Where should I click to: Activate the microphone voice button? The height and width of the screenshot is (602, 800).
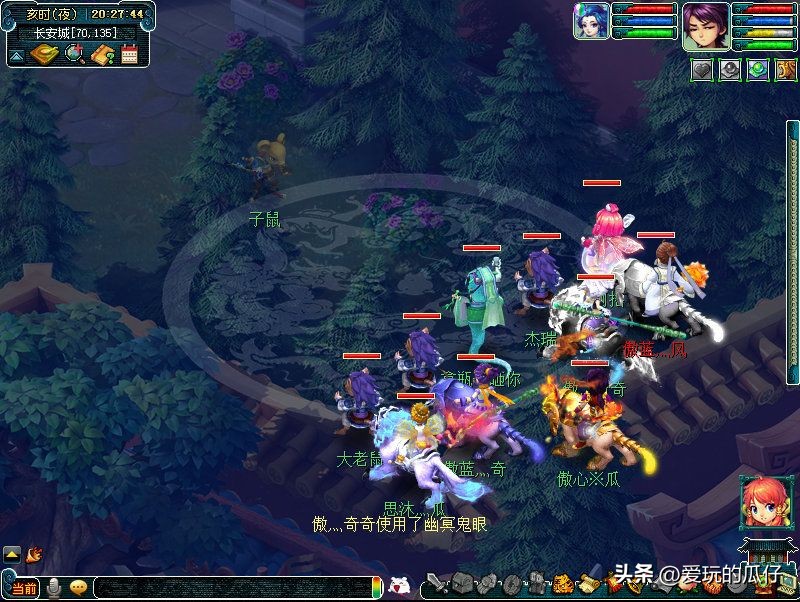(x=55, y=587)
